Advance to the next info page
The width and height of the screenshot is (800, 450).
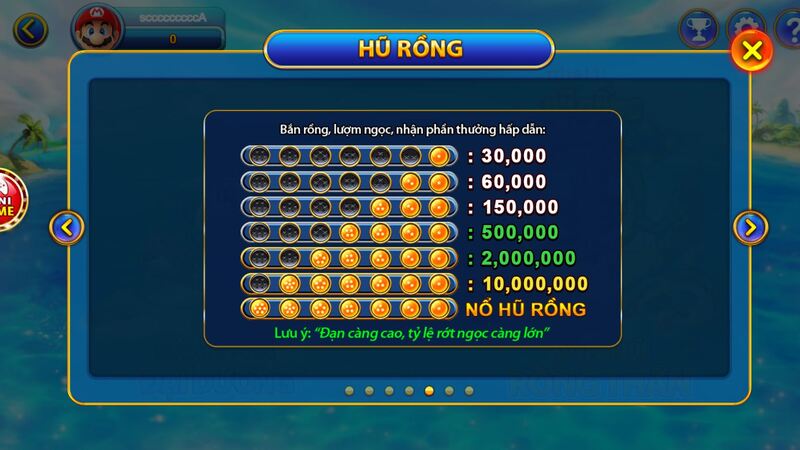tap(749, 228)
